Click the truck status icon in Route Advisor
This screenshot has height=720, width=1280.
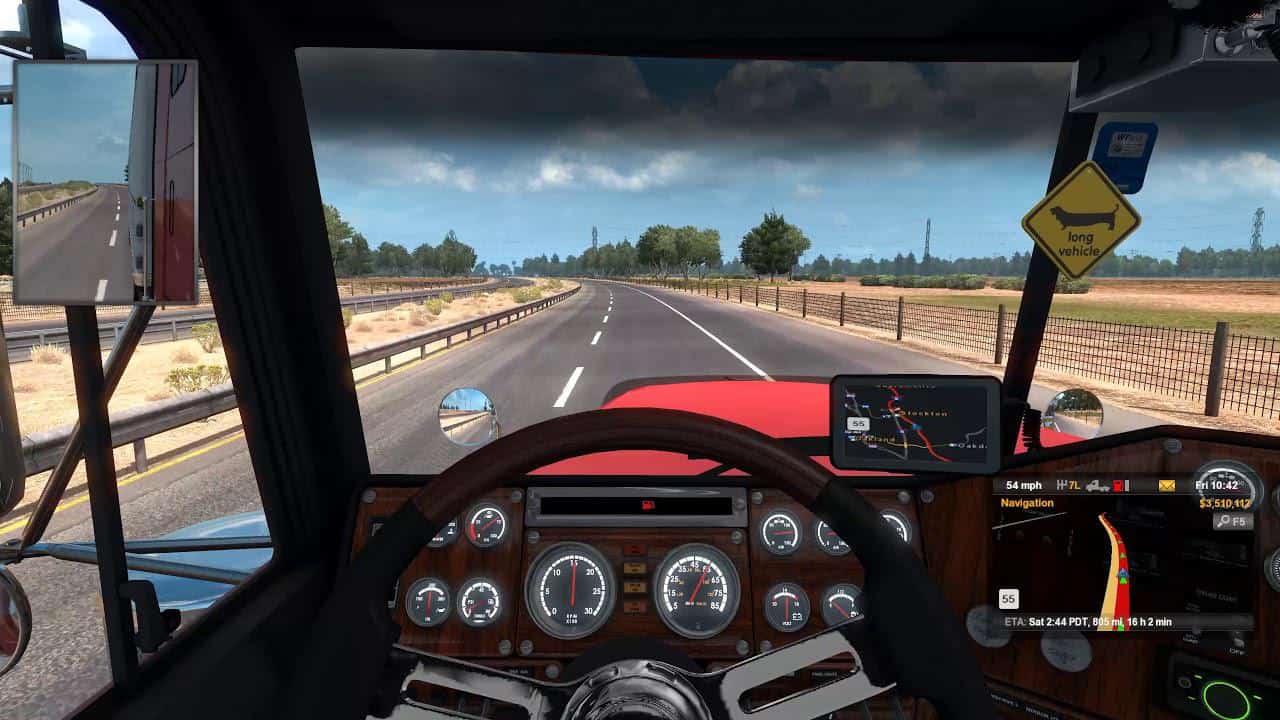coord(1097,485)
